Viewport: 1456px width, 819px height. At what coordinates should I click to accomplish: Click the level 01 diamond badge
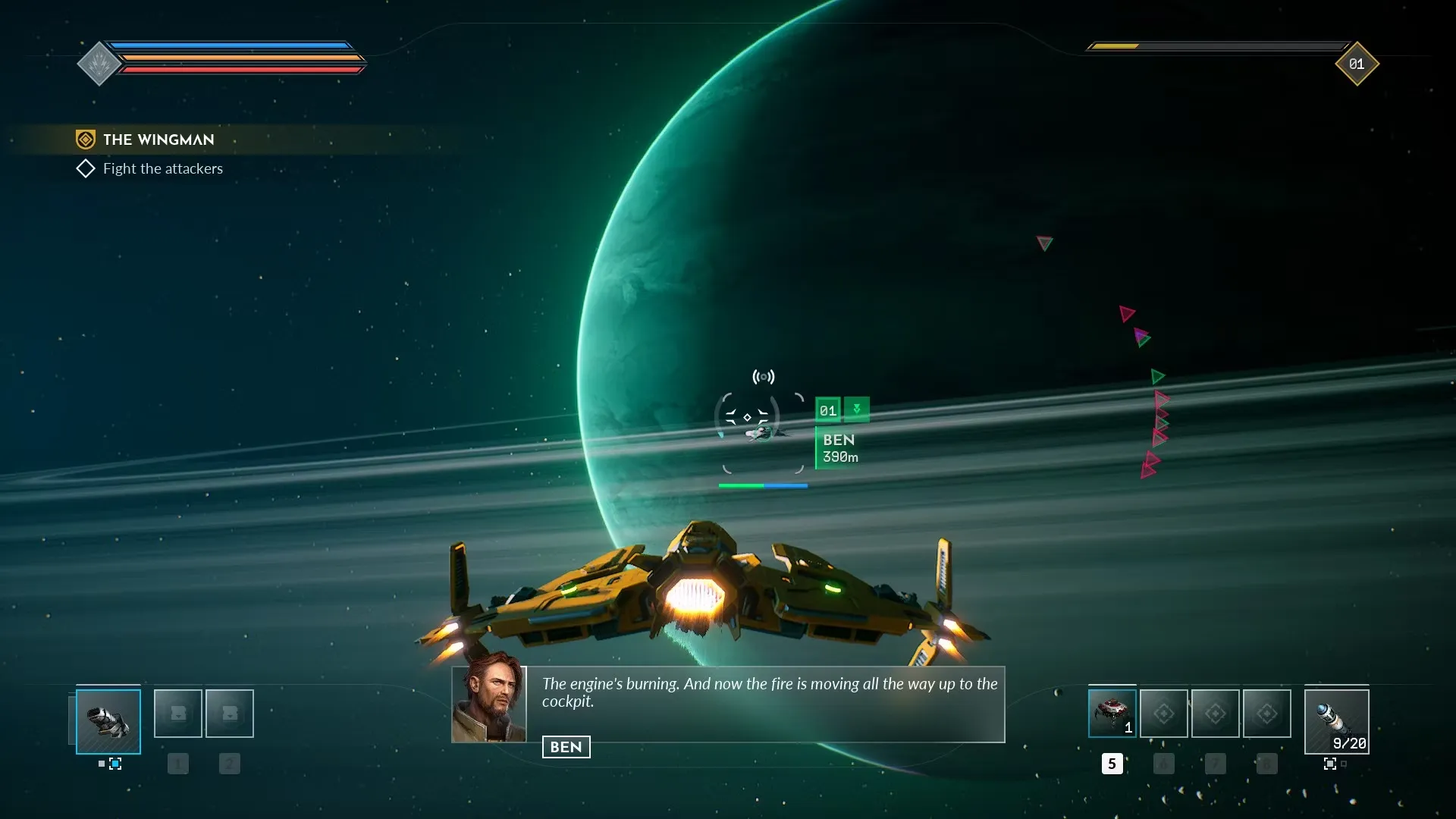coord(1356,64)
